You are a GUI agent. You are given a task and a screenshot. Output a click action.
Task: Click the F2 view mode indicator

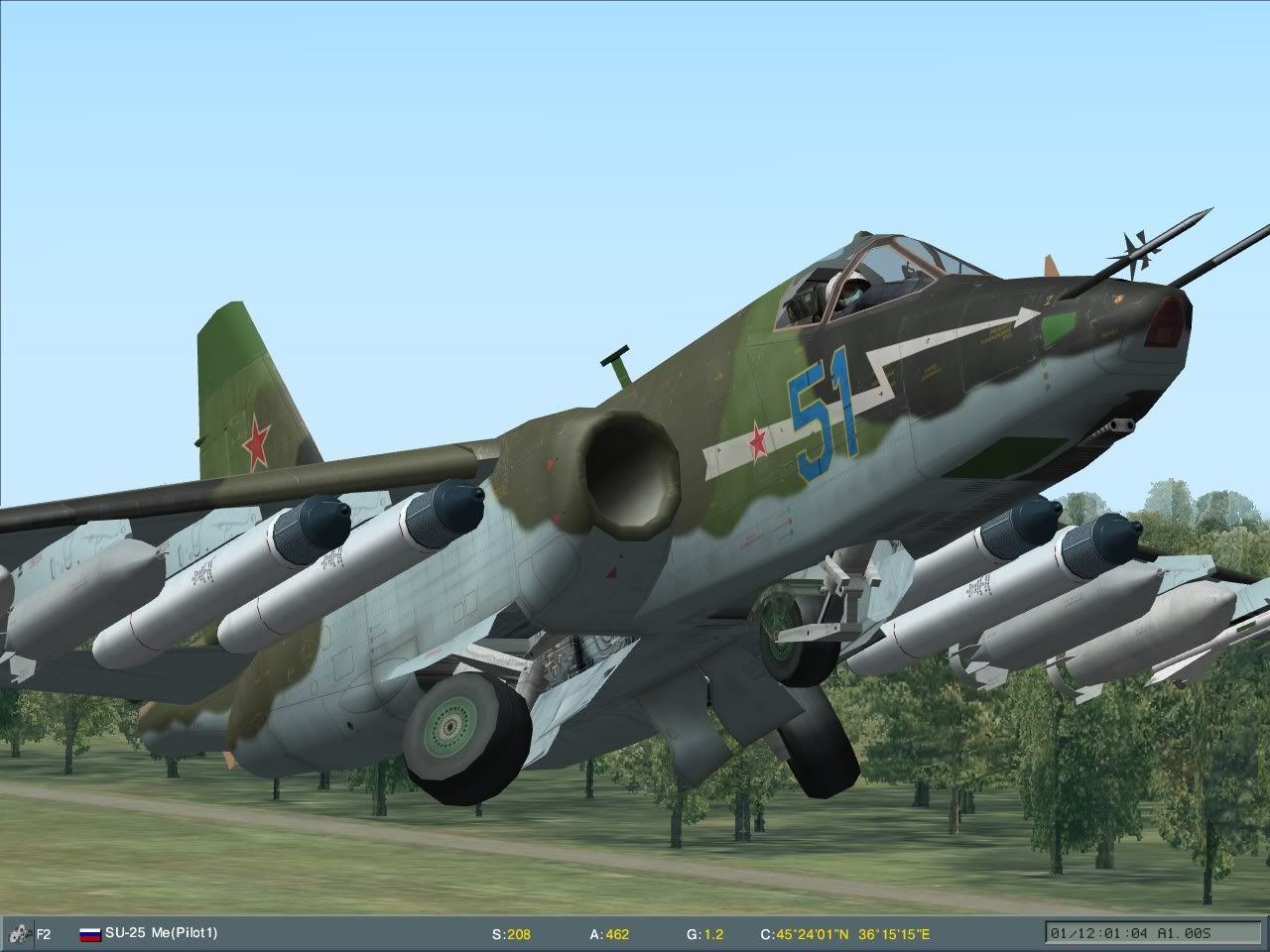point(44,933)
